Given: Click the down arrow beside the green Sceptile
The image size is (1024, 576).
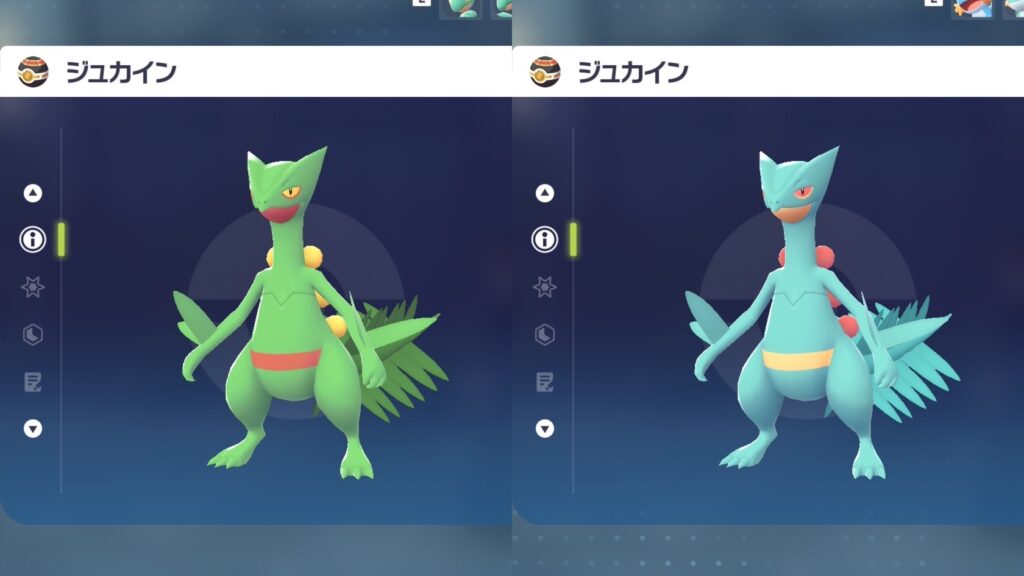Looking at the screenshot, I should (x=33, y=428).
